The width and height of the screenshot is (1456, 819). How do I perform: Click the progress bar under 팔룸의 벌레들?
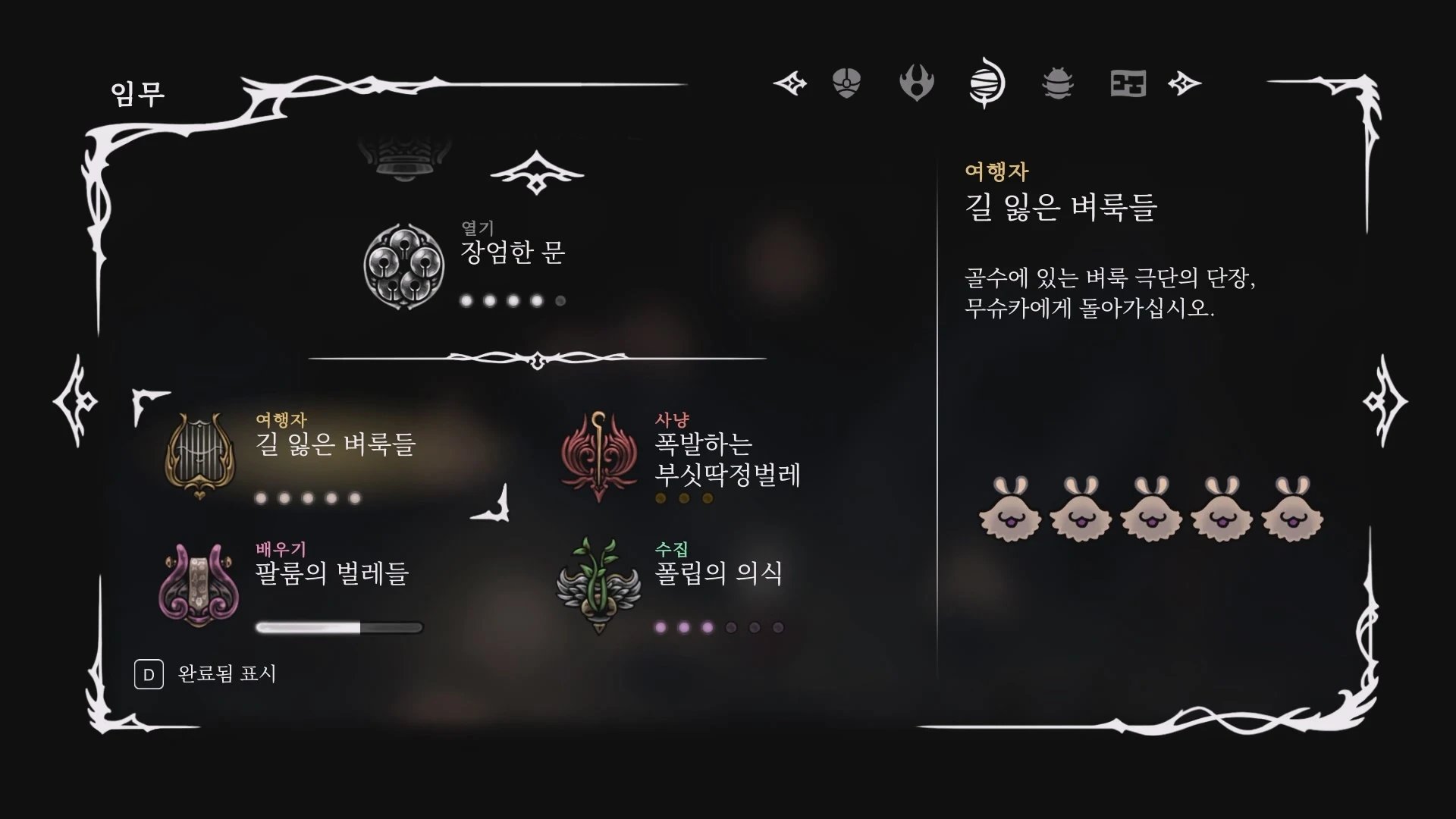(x=339, y=627)
